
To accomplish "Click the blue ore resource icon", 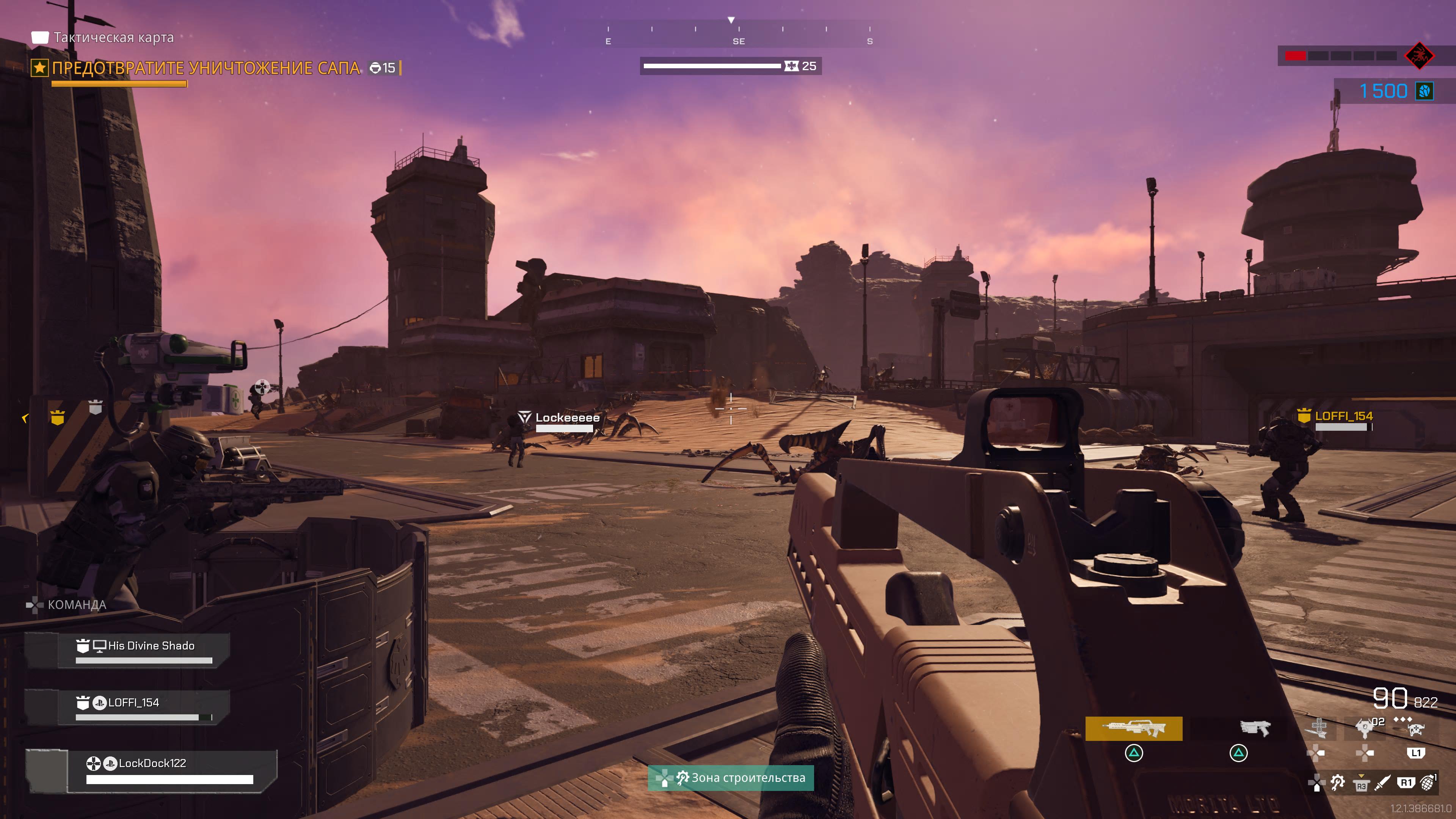I will pos(1425,91).
